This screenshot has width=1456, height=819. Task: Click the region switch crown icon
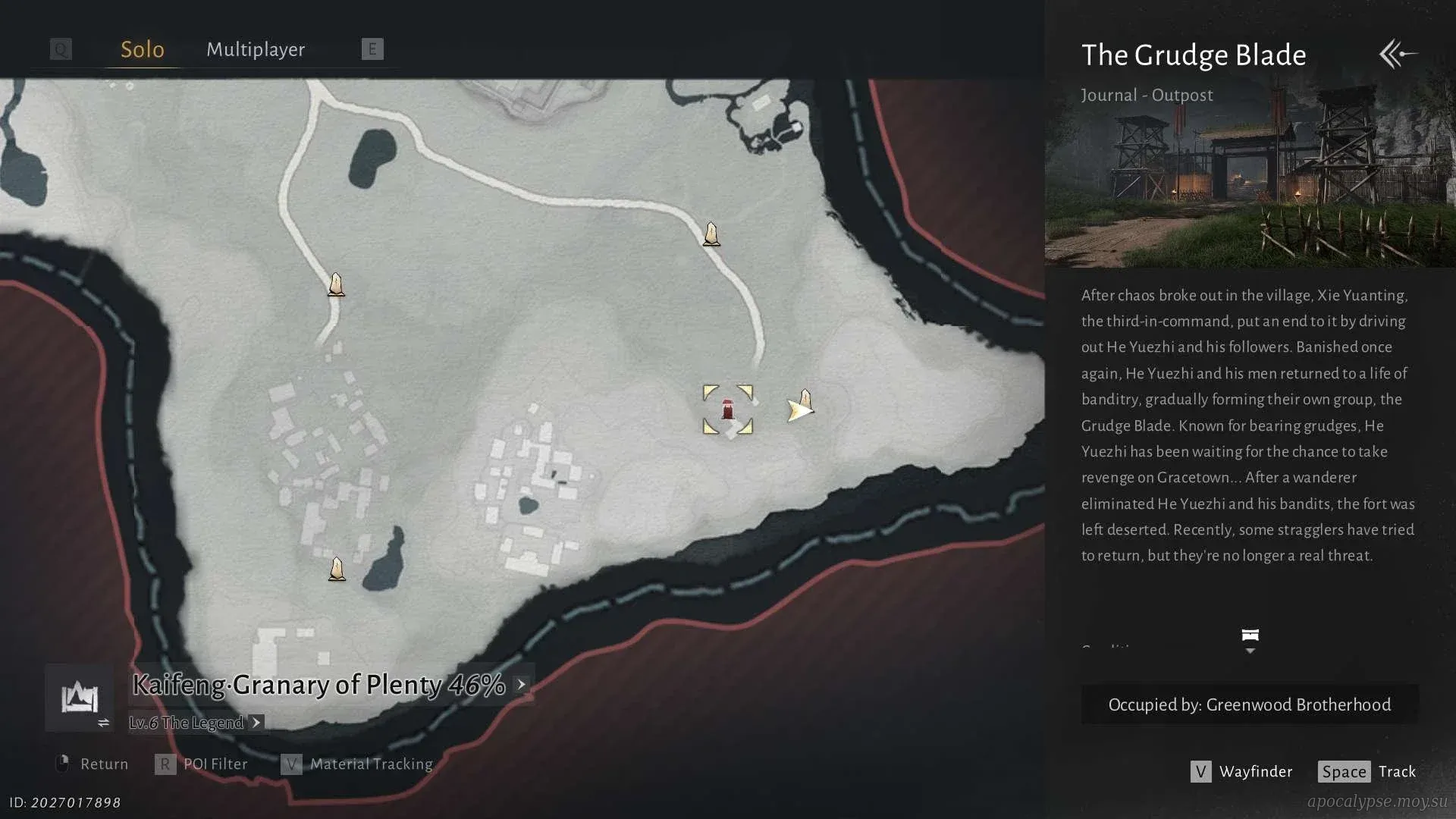pos(80,698)
